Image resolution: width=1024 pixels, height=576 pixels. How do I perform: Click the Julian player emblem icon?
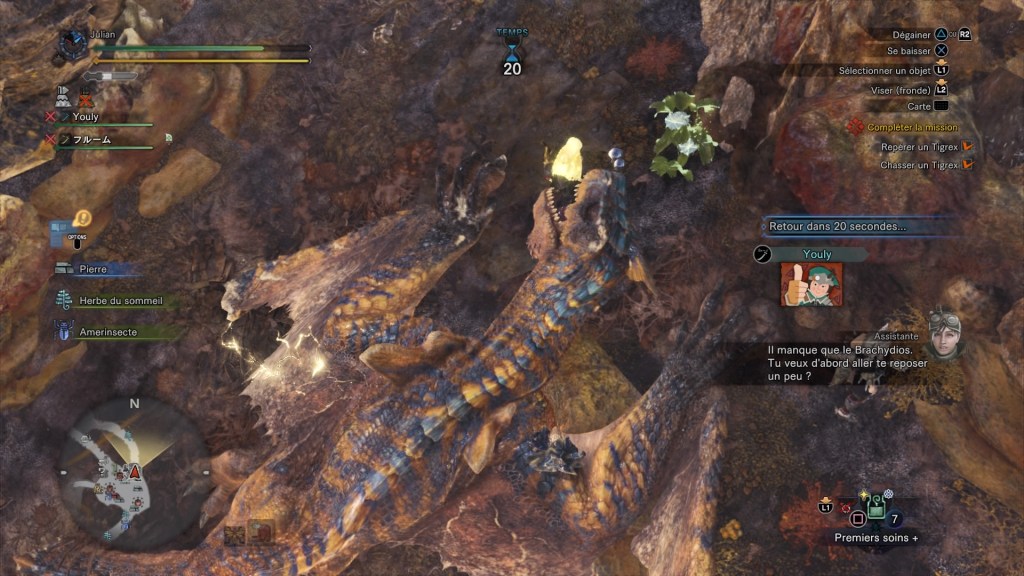click(x=73, y=43)
